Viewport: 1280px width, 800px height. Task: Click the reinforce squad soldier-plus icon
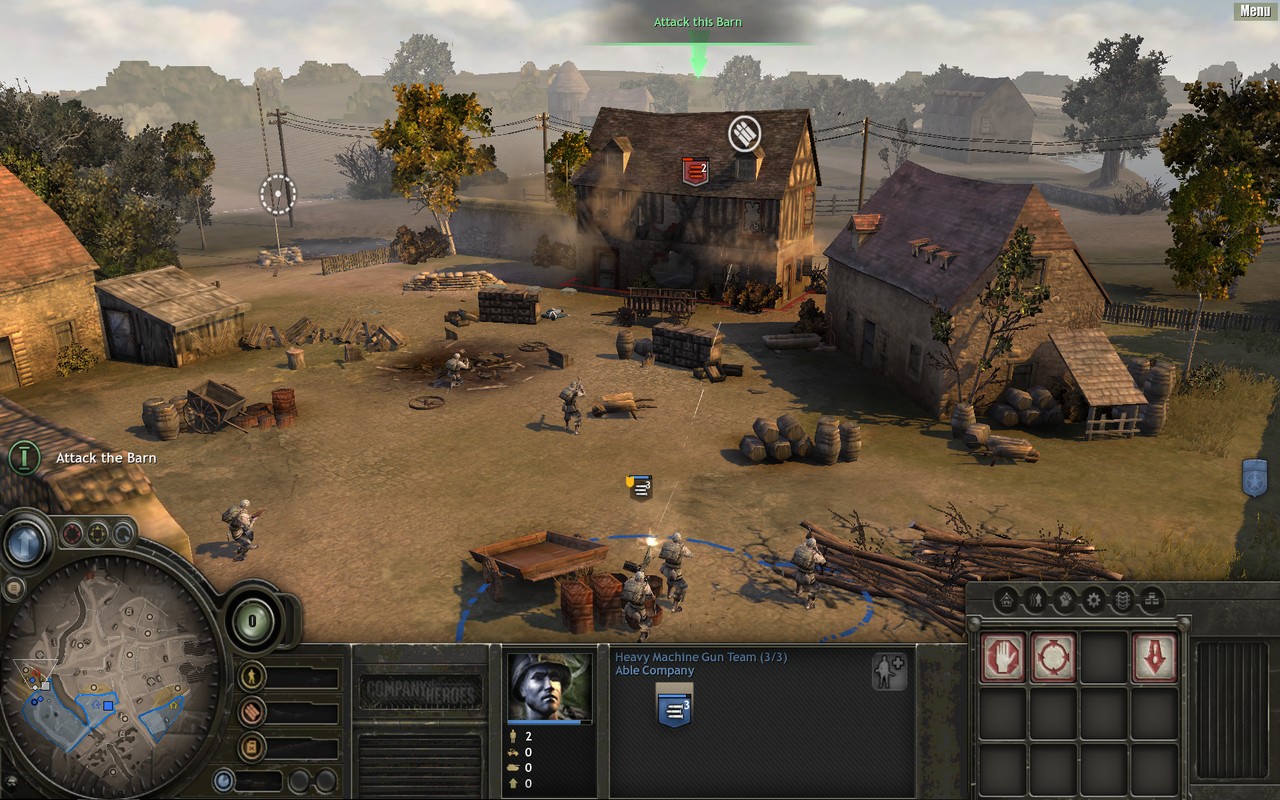click(x=888, y=671)
